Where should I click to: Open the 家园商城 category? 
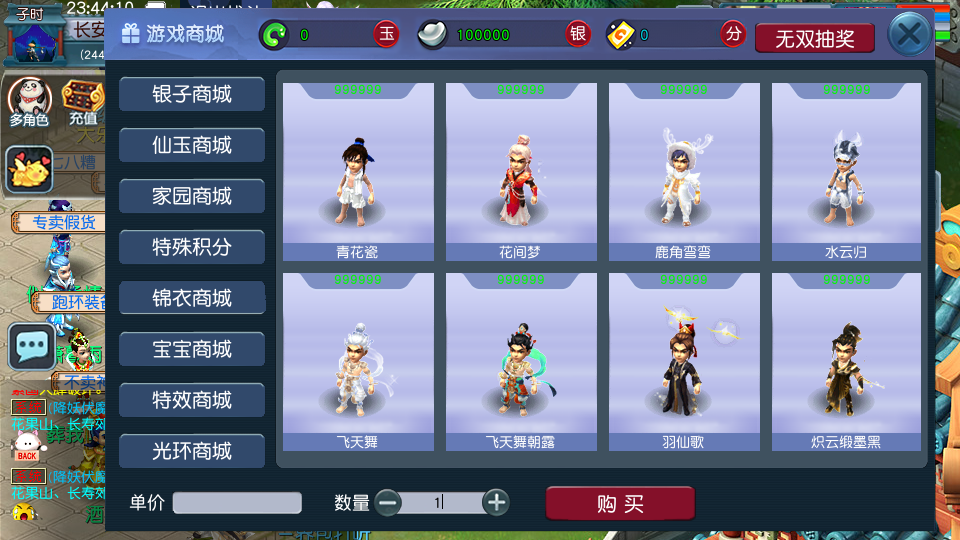click(x=192, y=196)
